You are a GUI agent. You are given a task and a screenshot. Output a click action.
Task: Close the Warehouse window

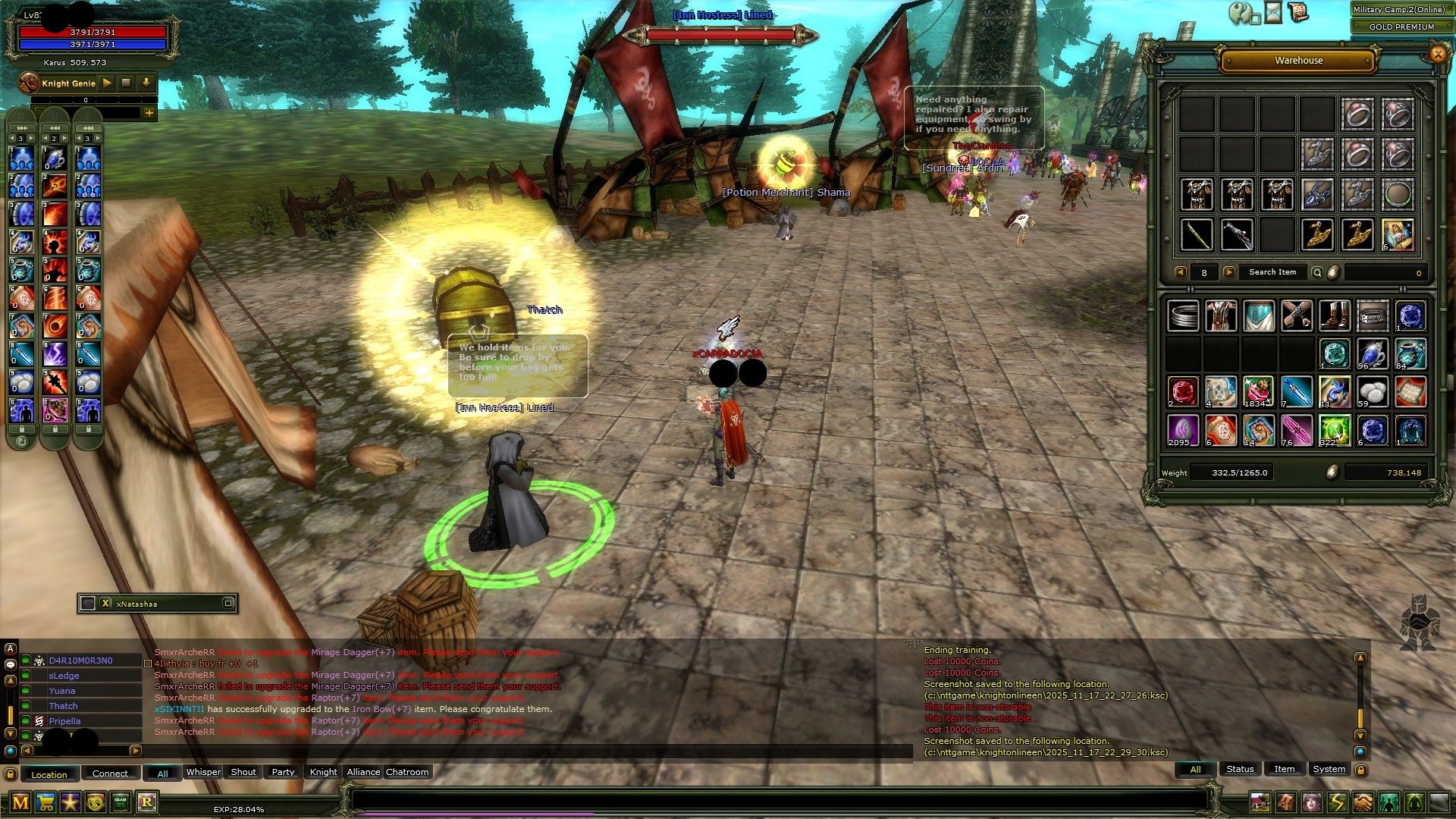point(1437,54)
